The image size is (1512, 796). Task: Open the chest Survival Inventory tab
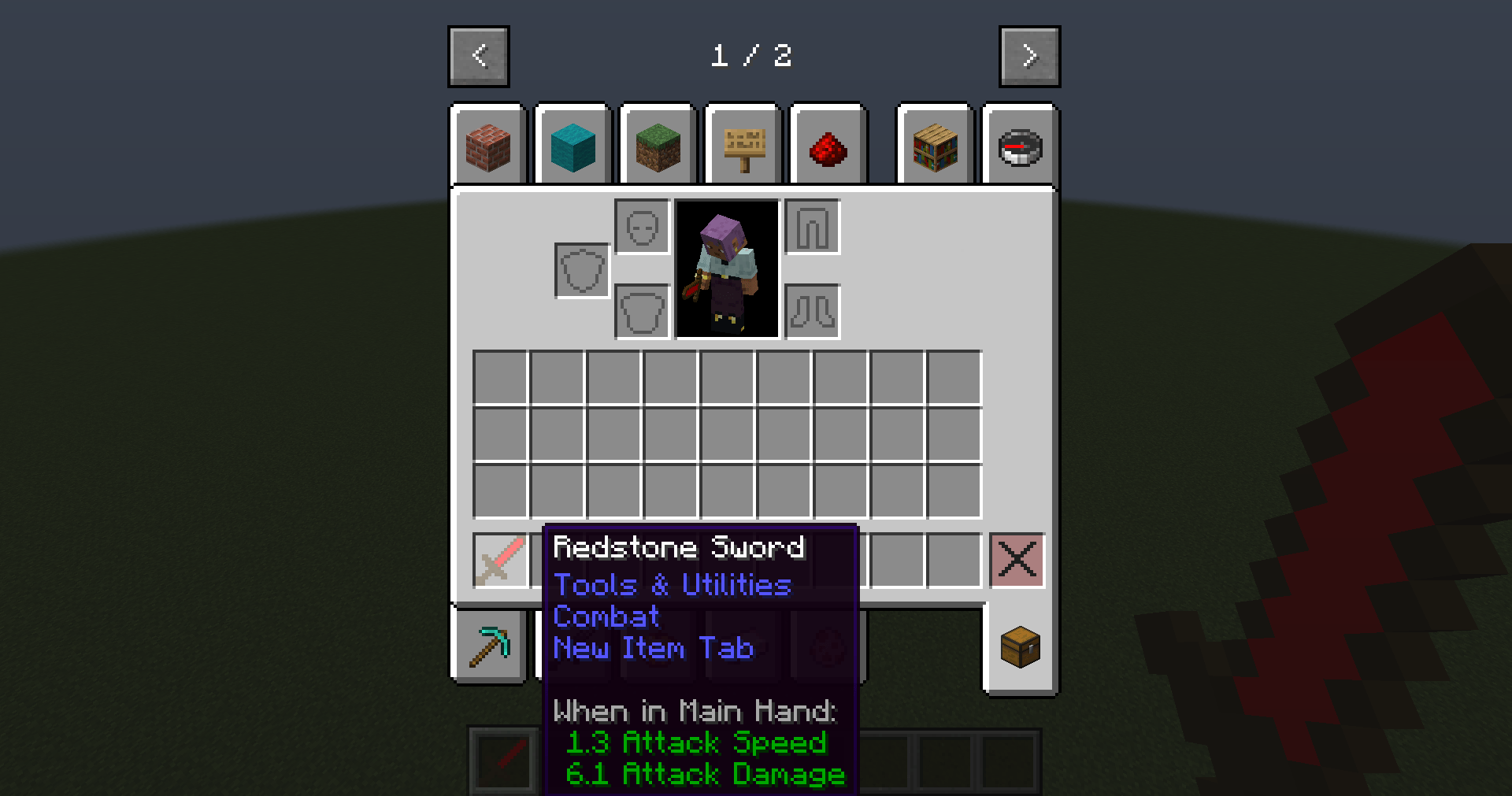1021,646
